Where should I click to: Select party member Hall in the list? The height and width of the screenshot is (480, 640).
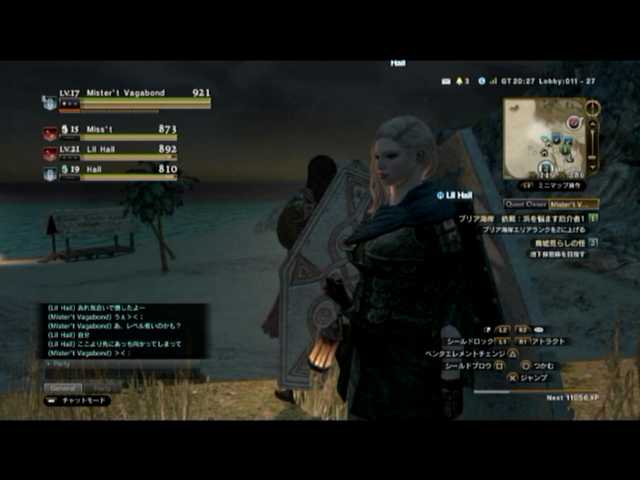pos(112,172)
